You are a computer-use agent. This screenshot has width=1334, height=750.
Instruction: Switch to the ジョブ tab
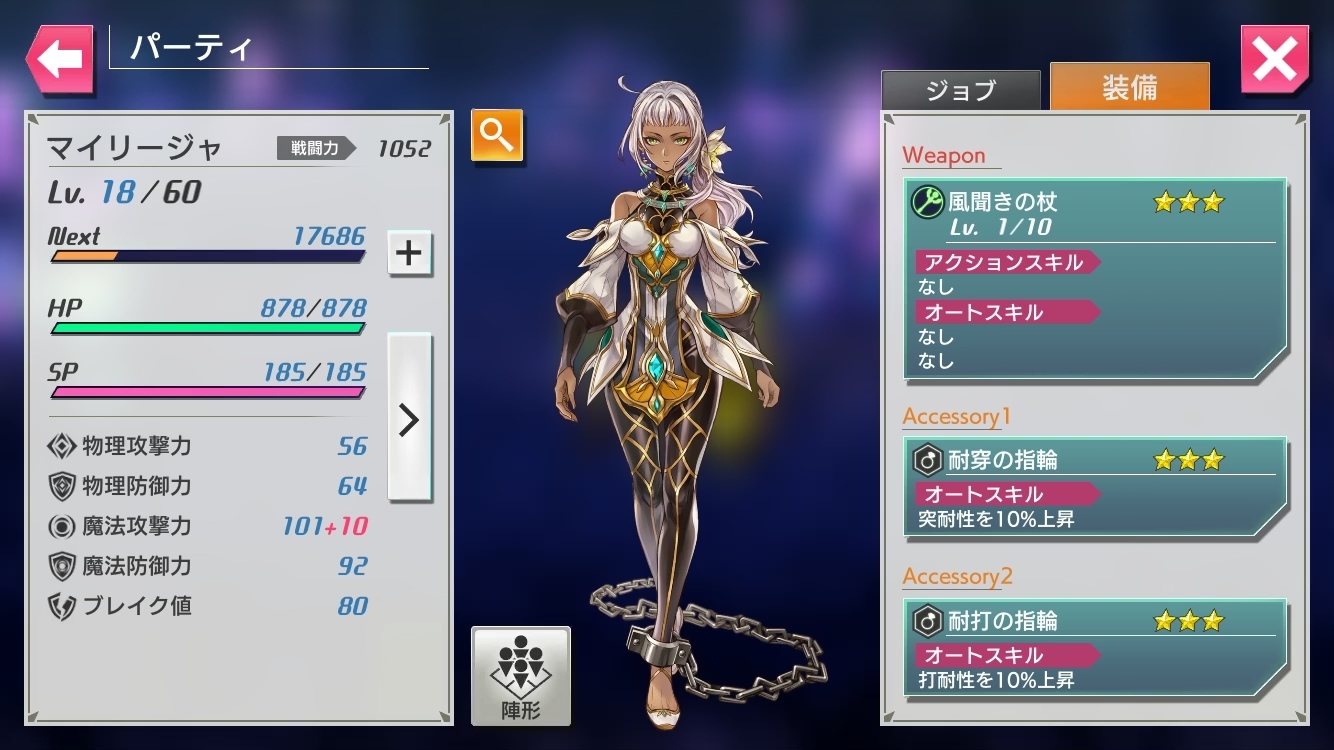tap(959, 89)
